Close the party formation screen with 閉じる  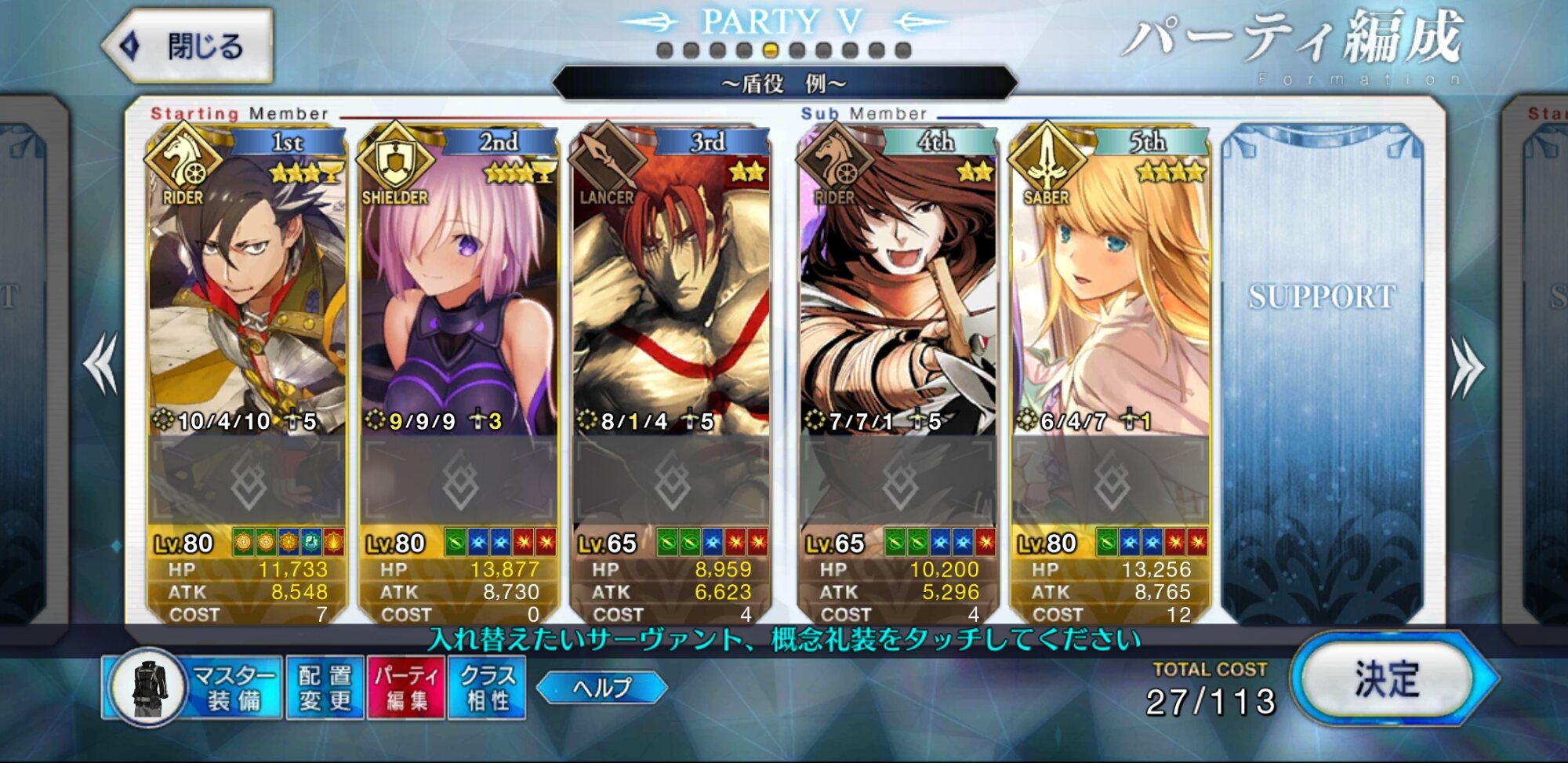tap(189, 46)
